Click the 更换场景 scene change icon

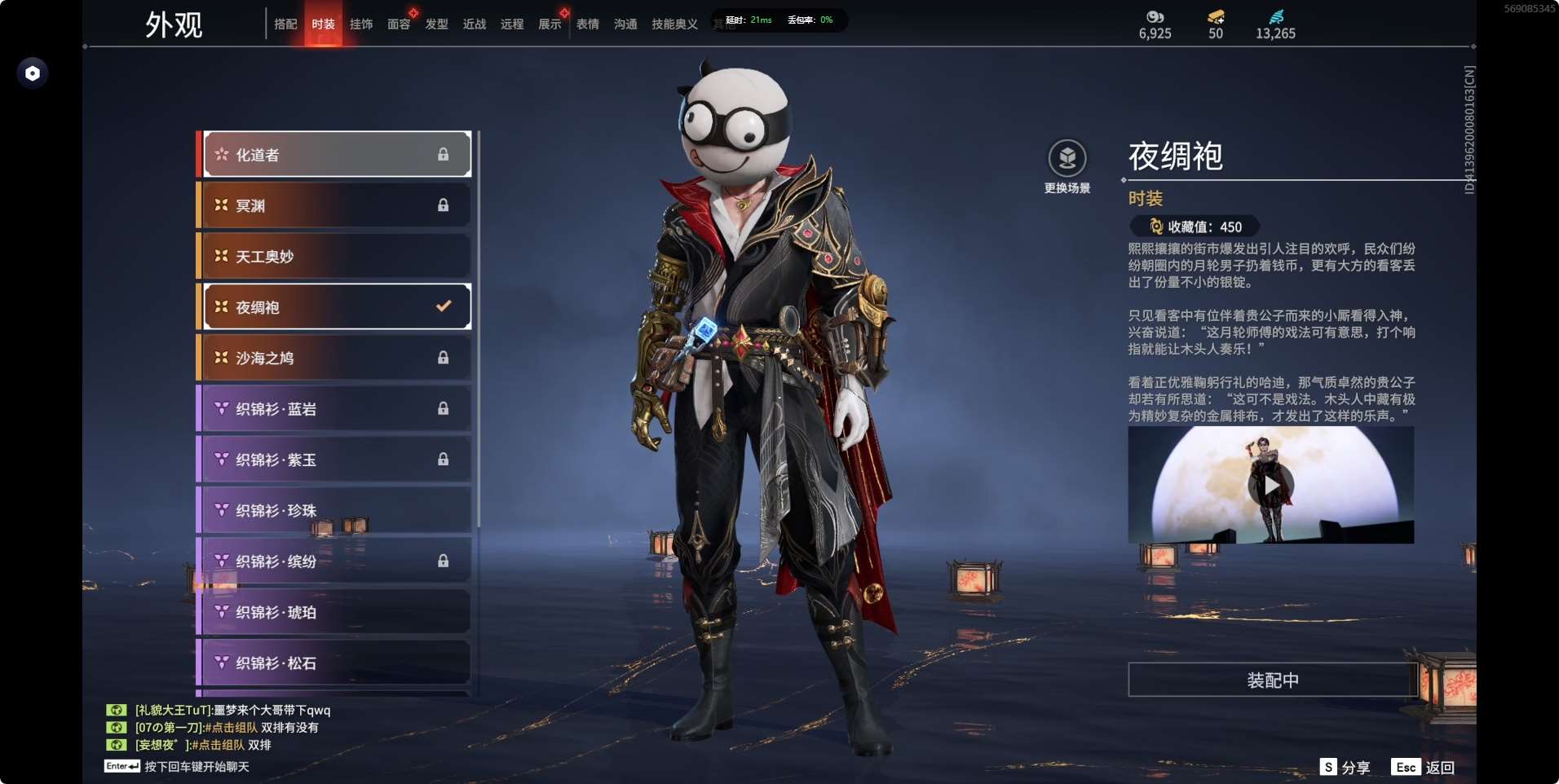tap(1067, 160)
